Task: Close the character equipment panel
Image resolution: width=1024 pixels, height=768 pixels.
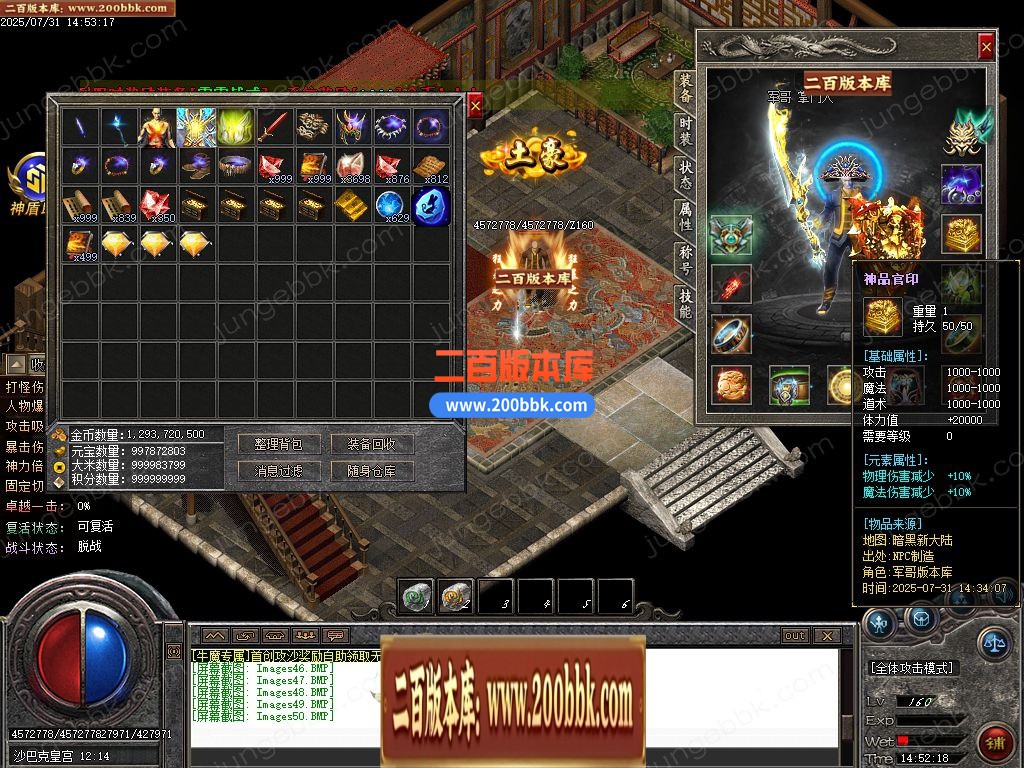Action: [986, 46]
